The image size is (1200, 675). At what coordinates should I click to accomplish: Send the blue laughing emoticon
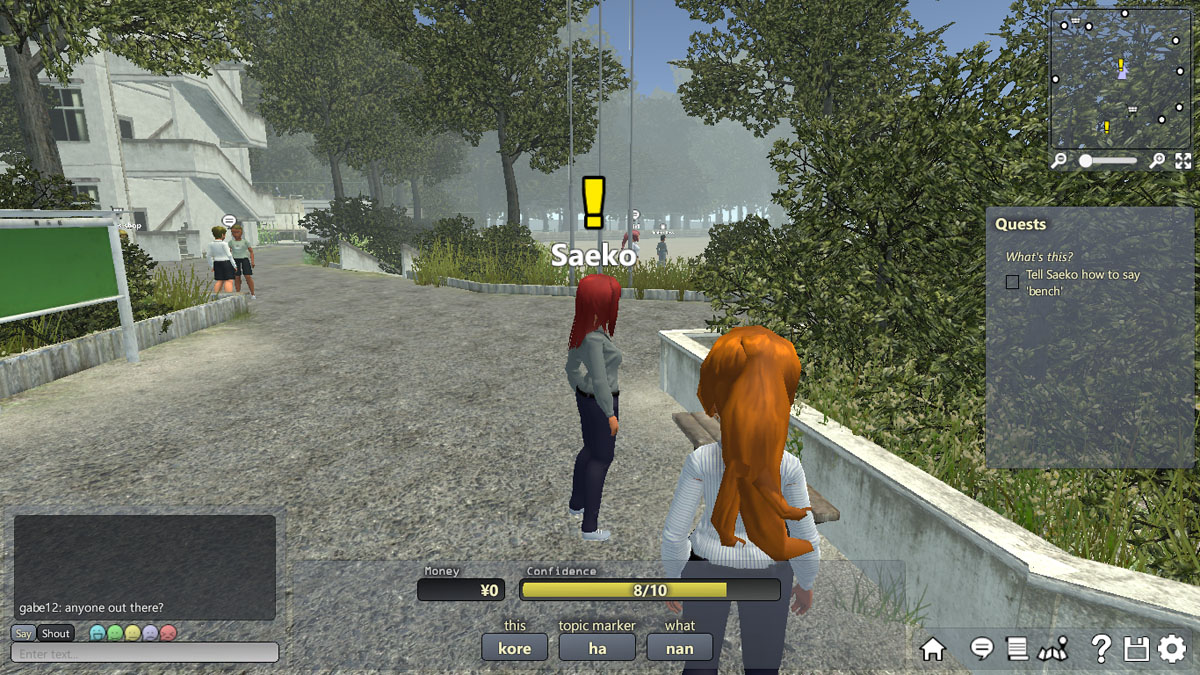(x=97, y=633)
